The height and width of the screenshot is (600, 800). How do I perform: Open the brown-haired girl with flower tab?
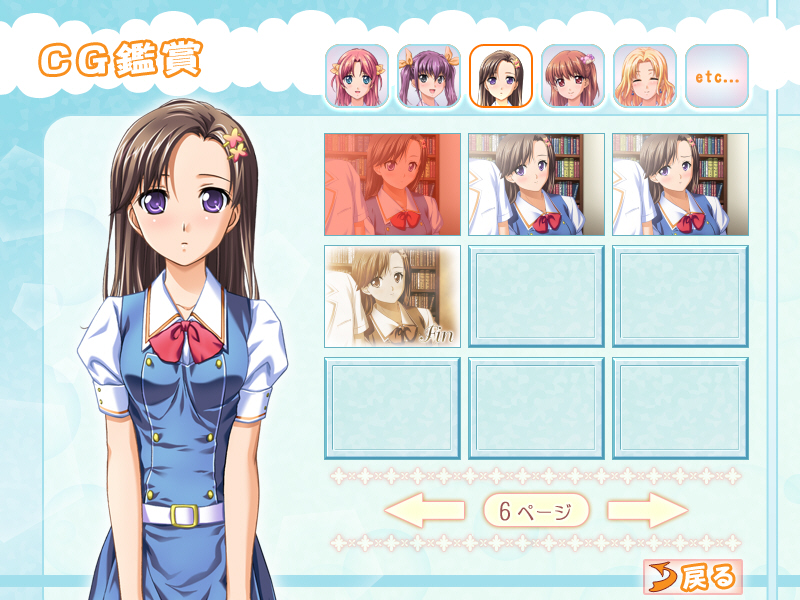572,76
